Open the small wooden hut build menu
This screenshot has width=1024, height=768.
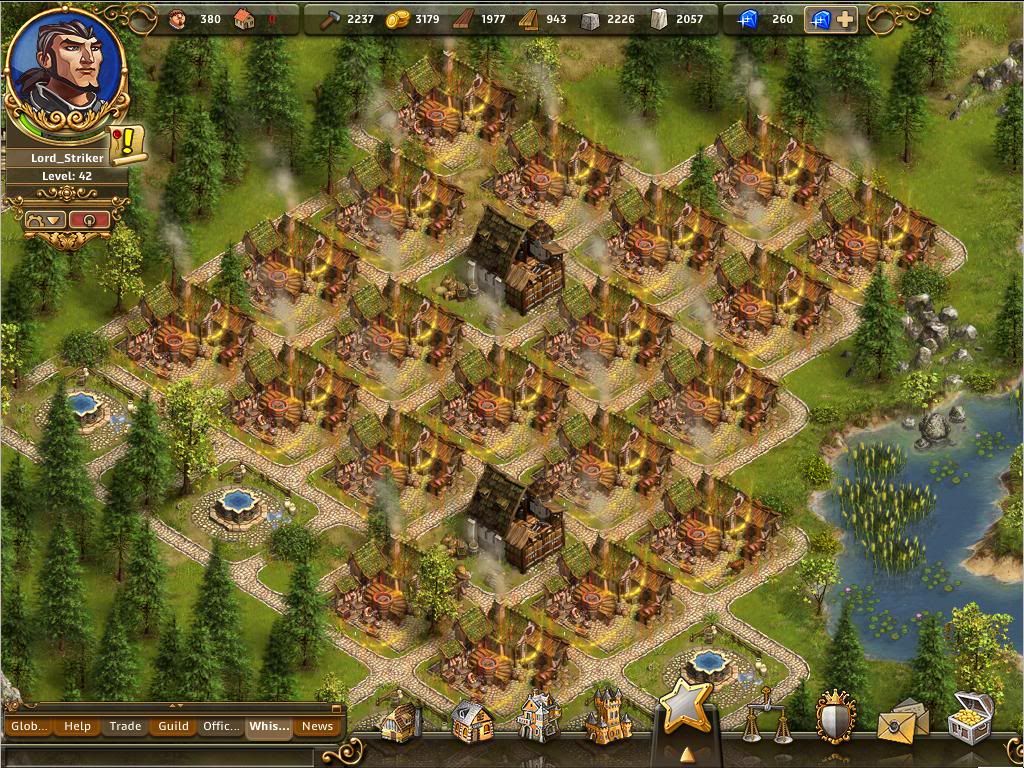(x=400, y=721)
